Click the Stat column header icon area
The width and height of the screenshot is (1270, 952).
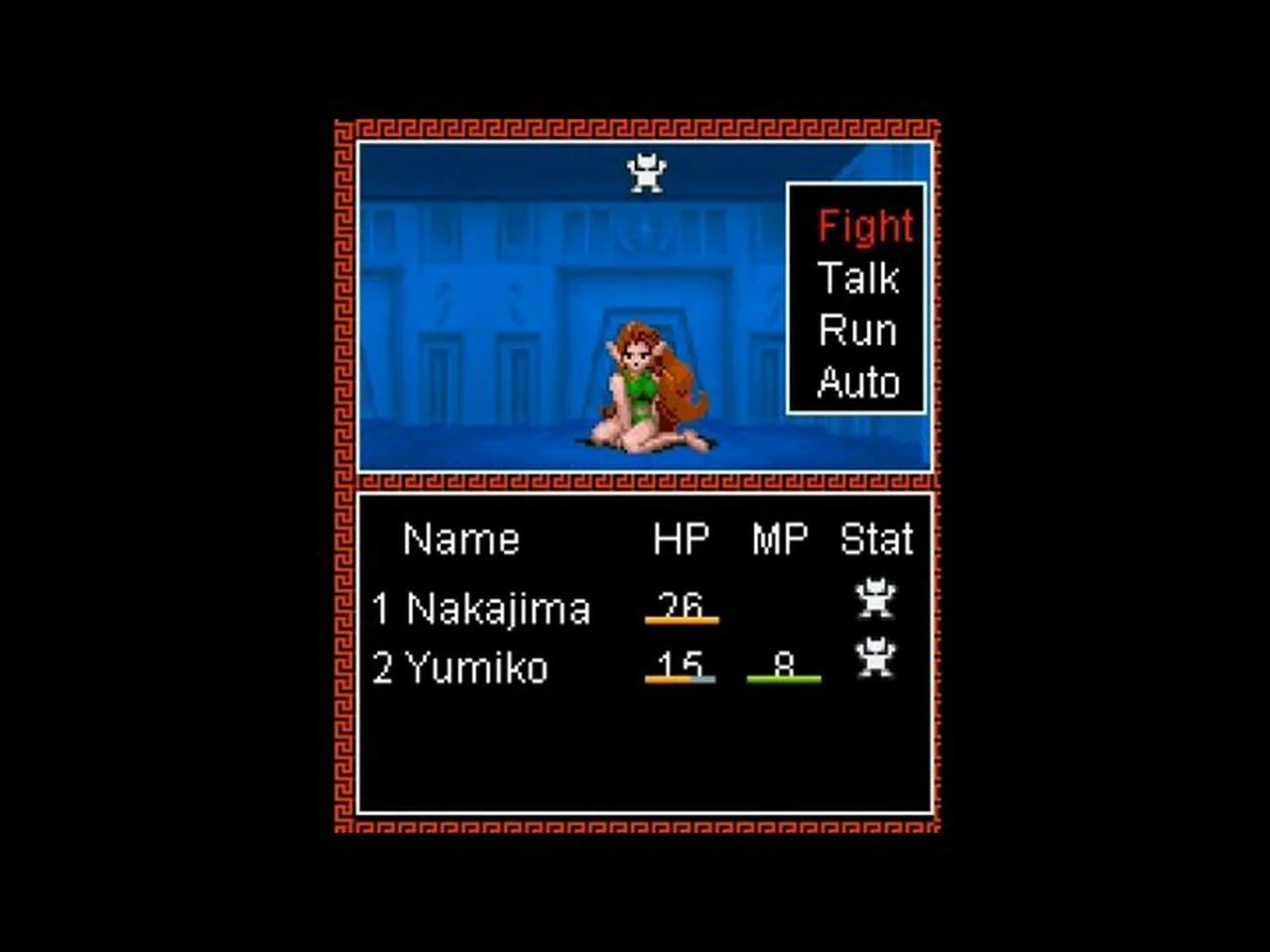click(877, 538)
